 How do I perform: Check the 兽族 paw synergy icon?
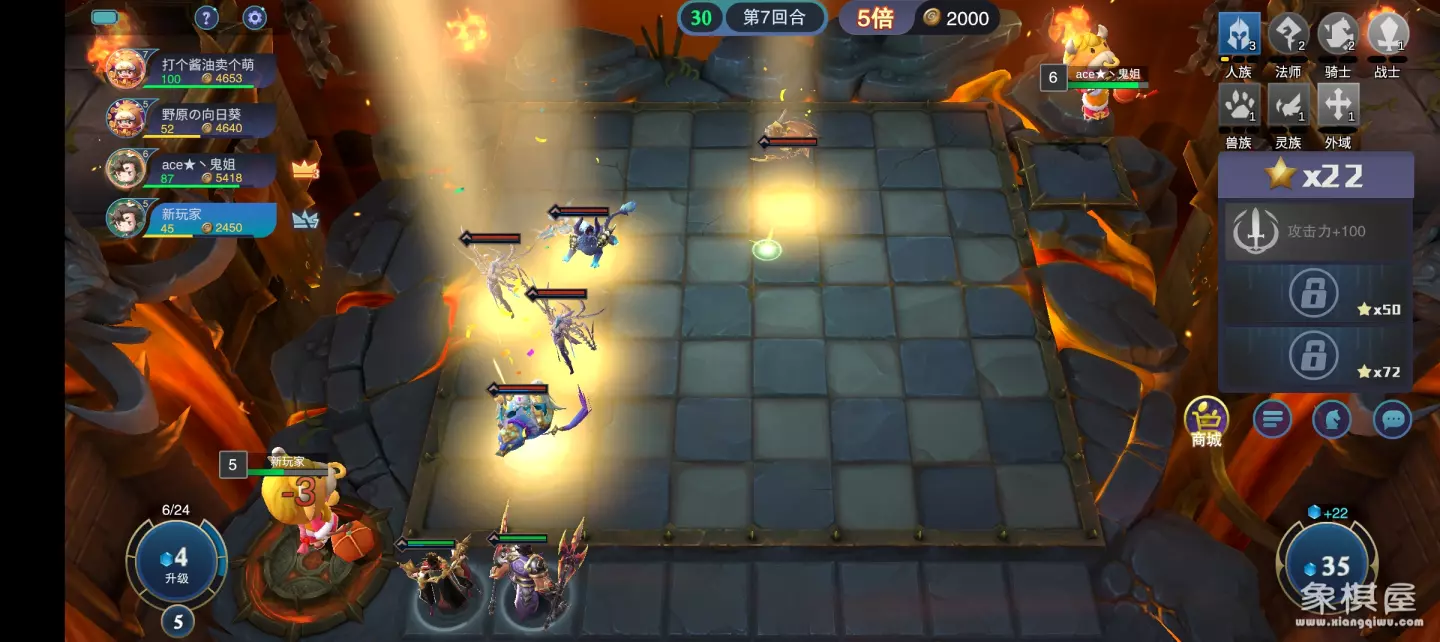[x=1238, y=105]
